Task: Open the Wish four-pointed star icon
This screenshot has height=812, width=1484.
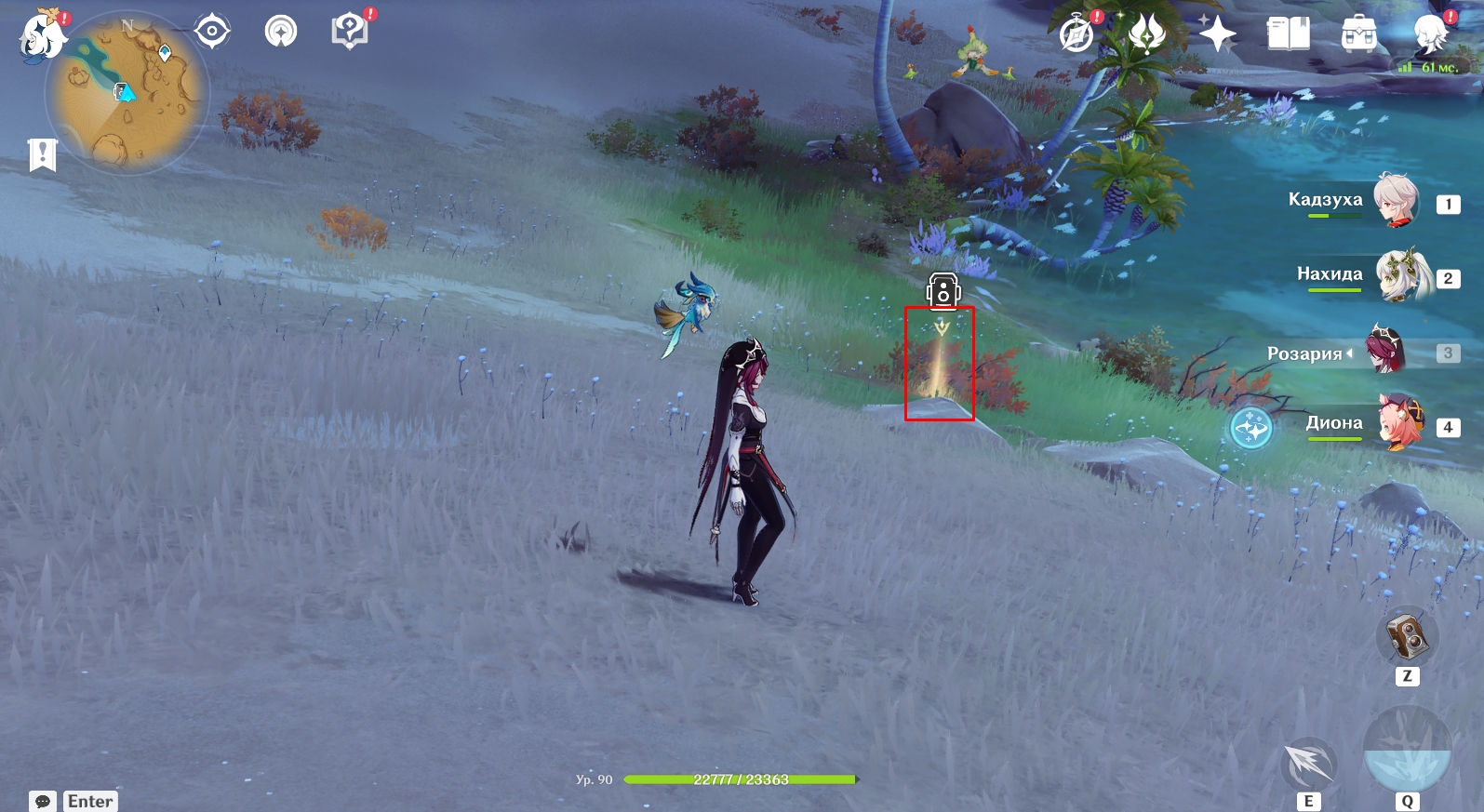Action: 1217,34
